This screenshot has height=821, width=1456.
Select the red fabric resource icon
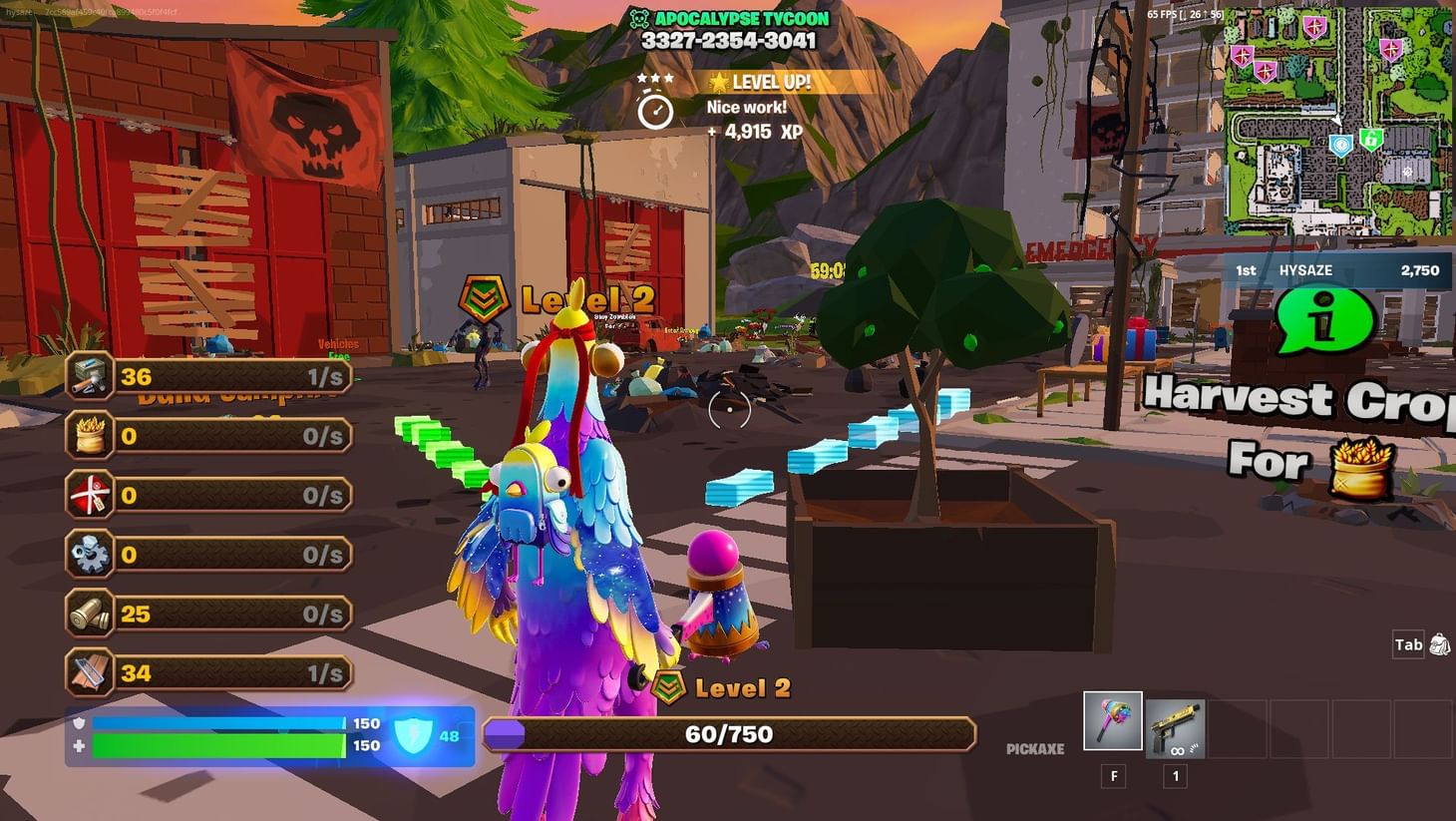pyautogui.click(x=89, y=495)
